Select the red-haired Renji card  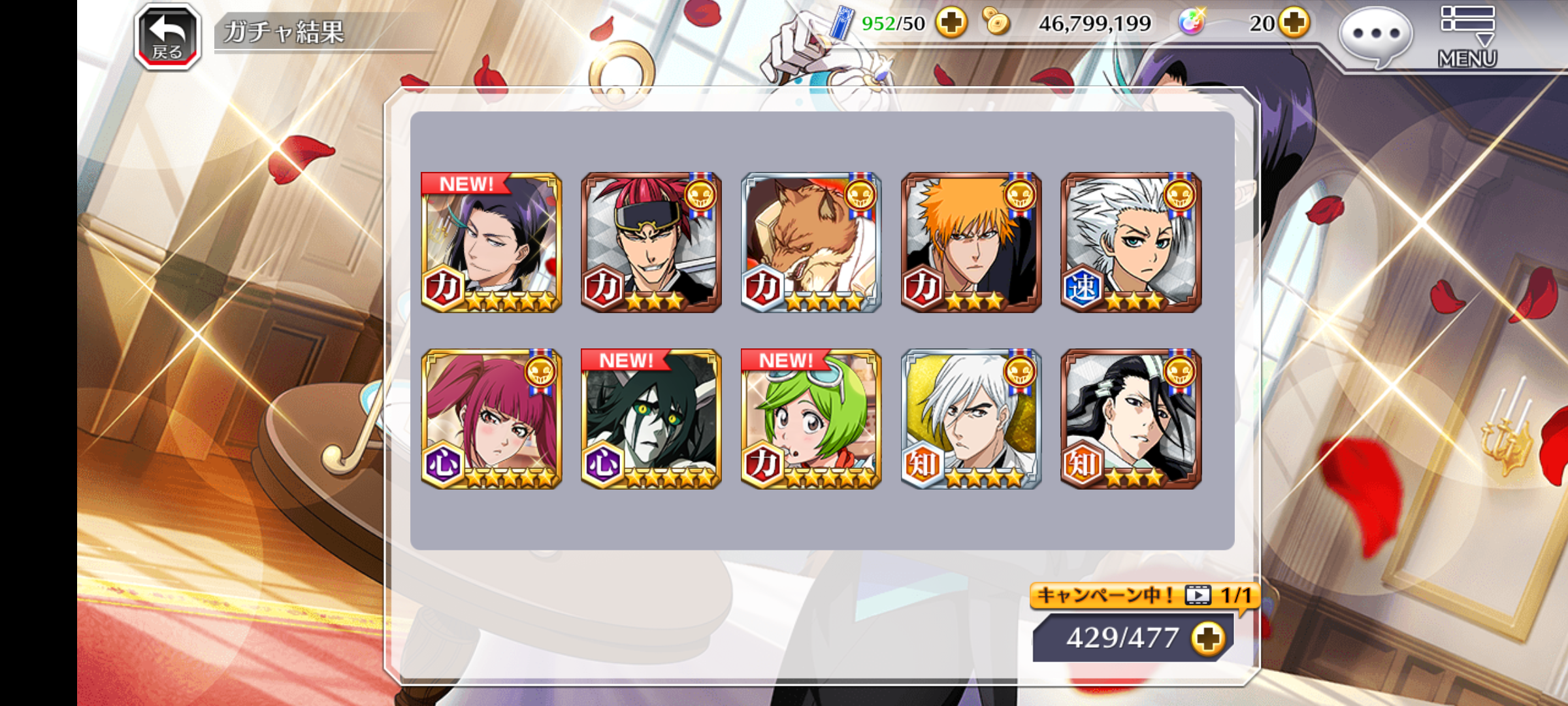(x=651, y=243)
